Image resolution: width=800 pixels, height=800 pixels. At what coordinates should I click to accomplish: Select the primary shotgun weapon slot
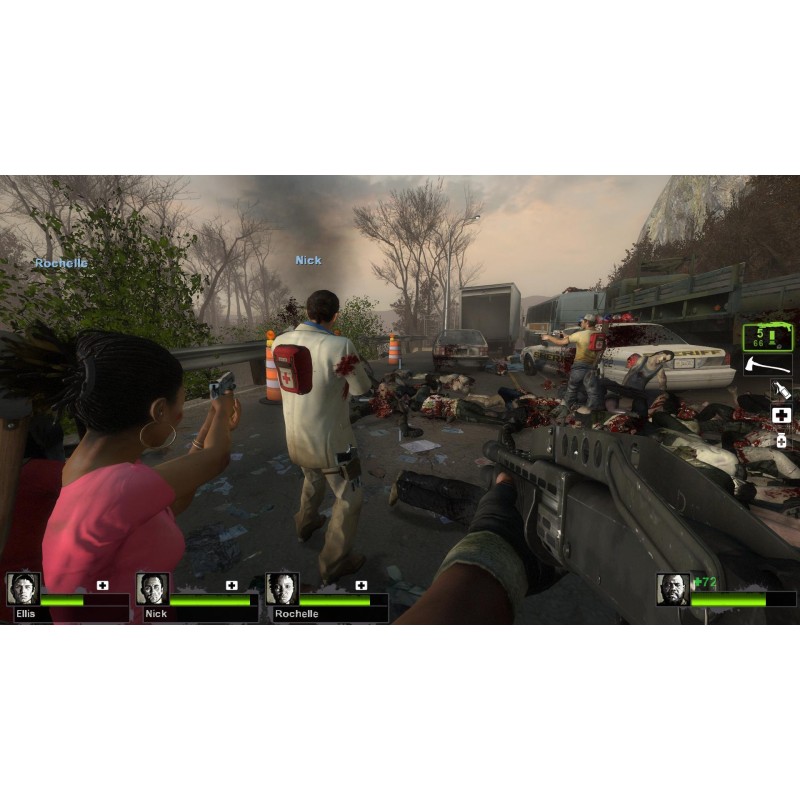[x=767, y=337]
